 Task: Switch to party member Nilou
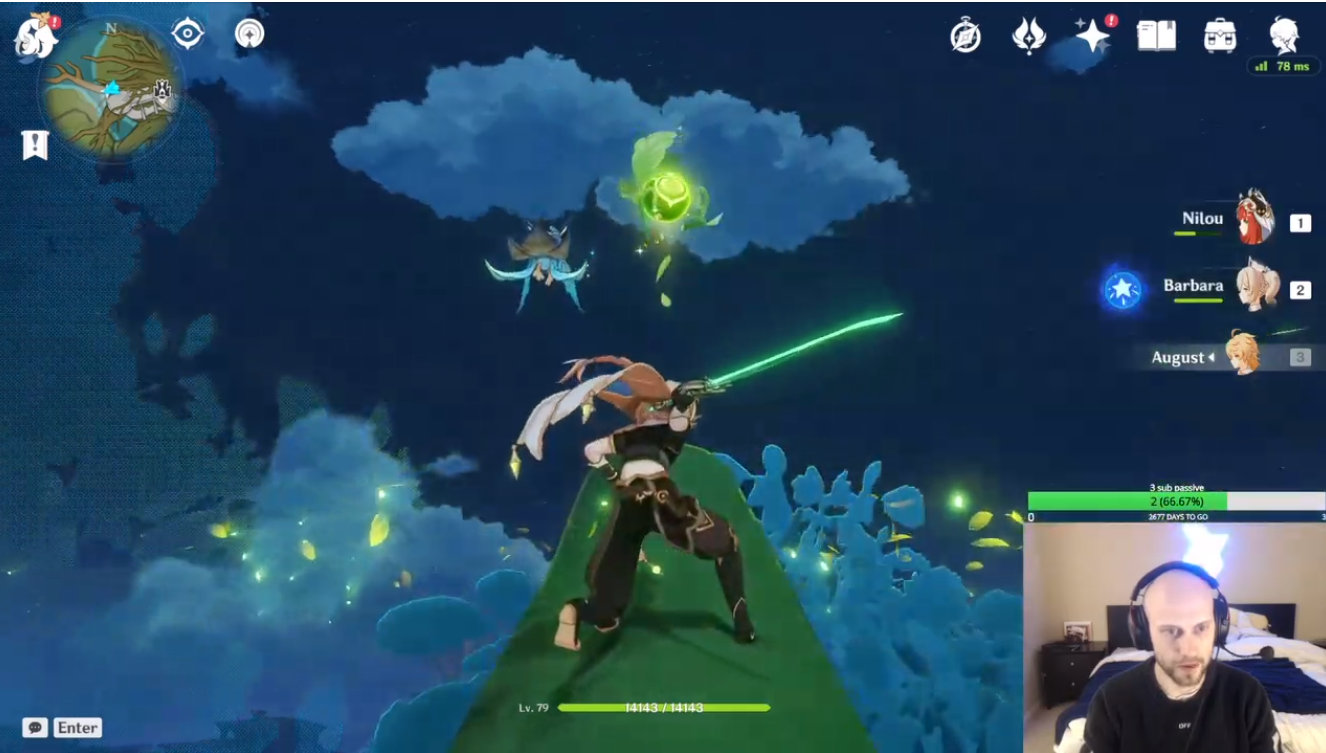coord(1254,219)
